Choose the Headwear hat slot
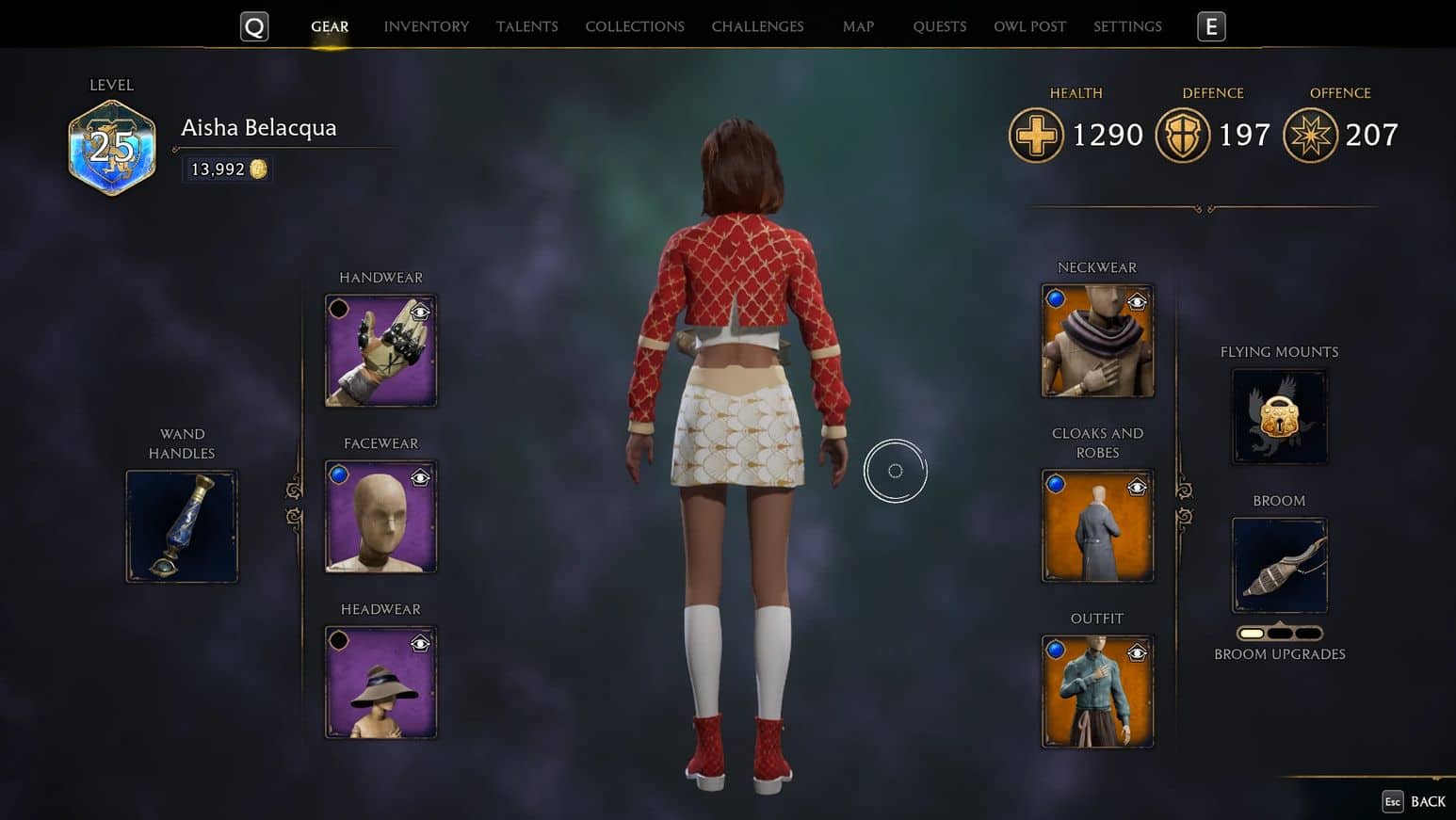 click(x=380, y=683)
